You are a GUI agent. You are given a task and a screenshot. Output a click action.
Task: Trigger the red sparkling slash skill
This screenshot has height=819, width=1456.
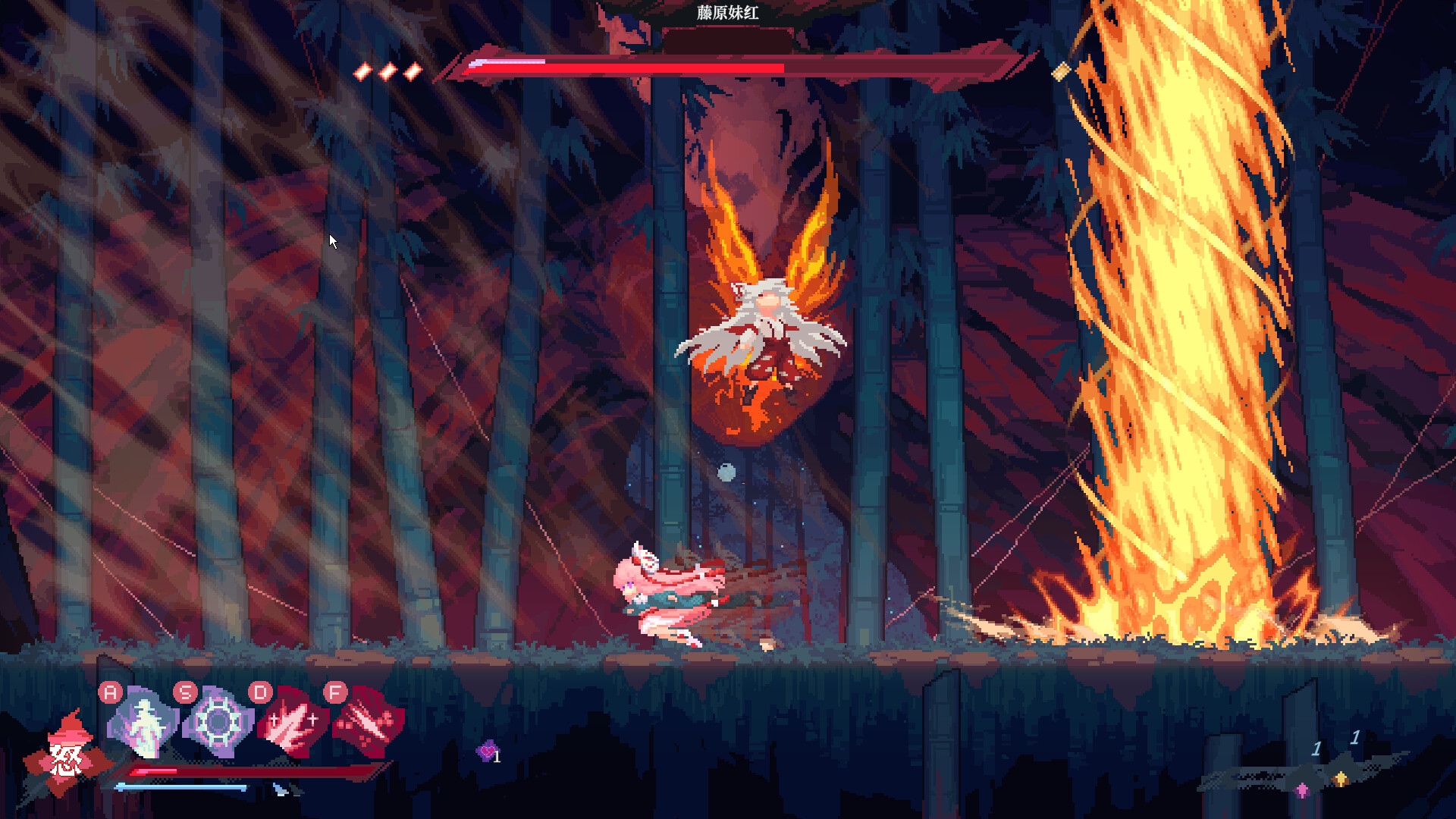[293, 723]
